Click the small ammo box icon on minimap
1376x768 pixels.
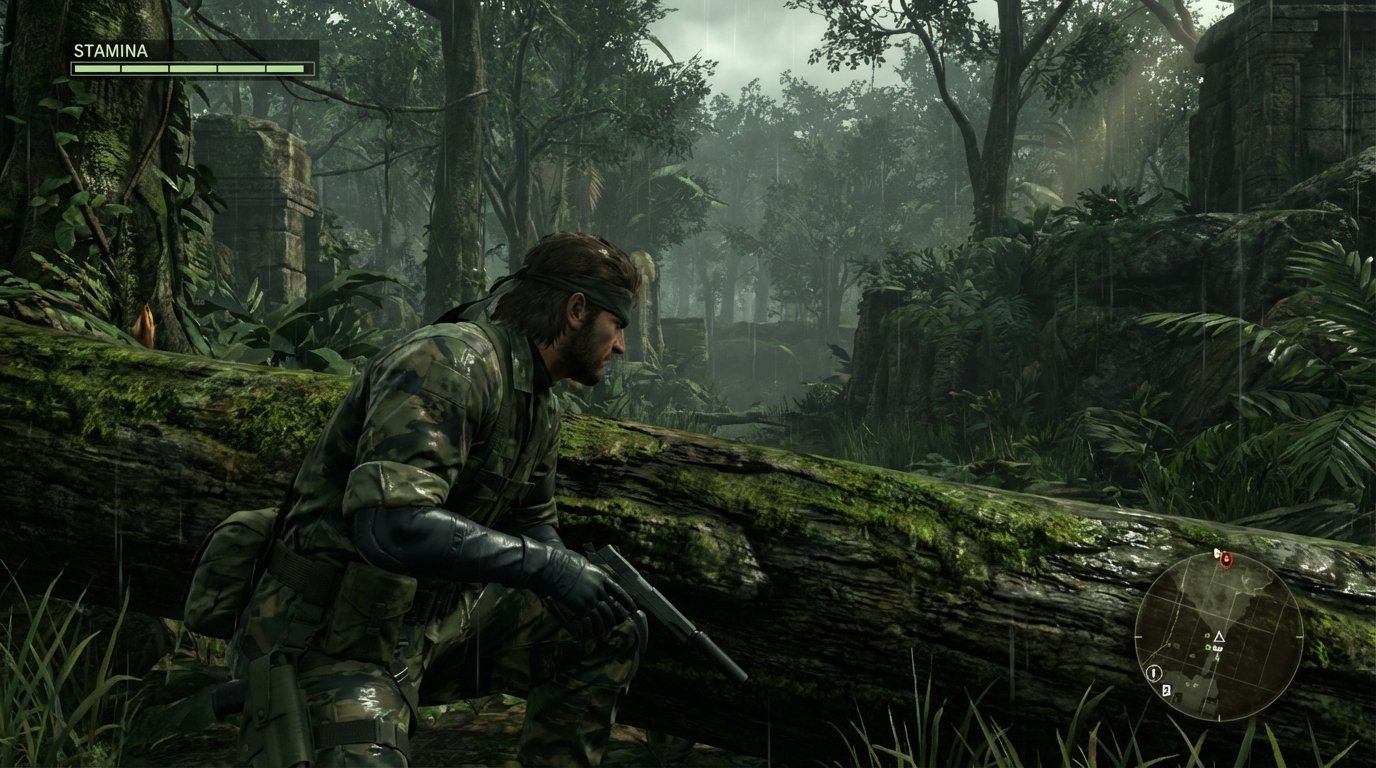tap(1217, 648)
